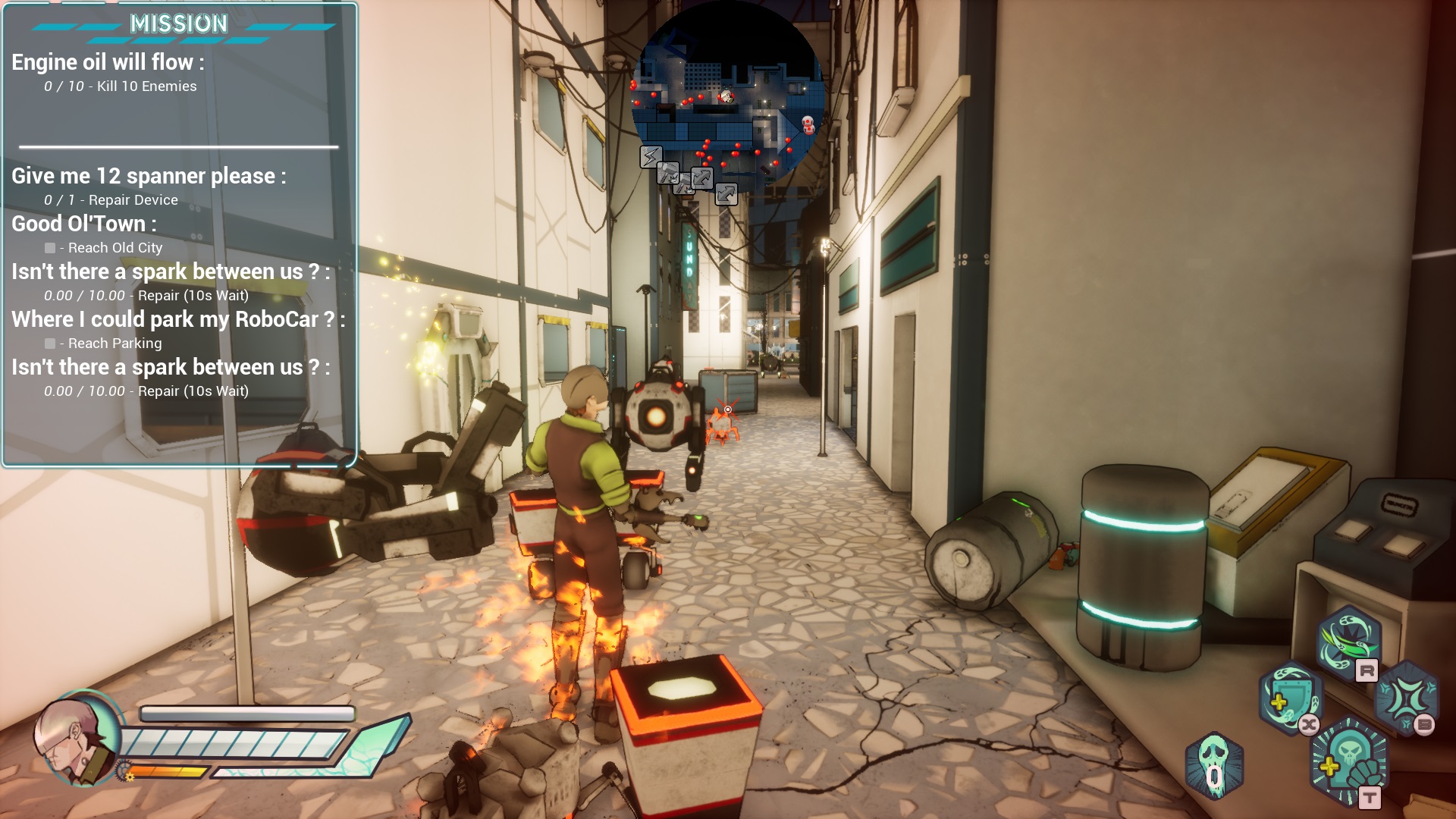Click the Mission panel header
The width and height of the screenshot is (1456, 819).
pos(179,24)
